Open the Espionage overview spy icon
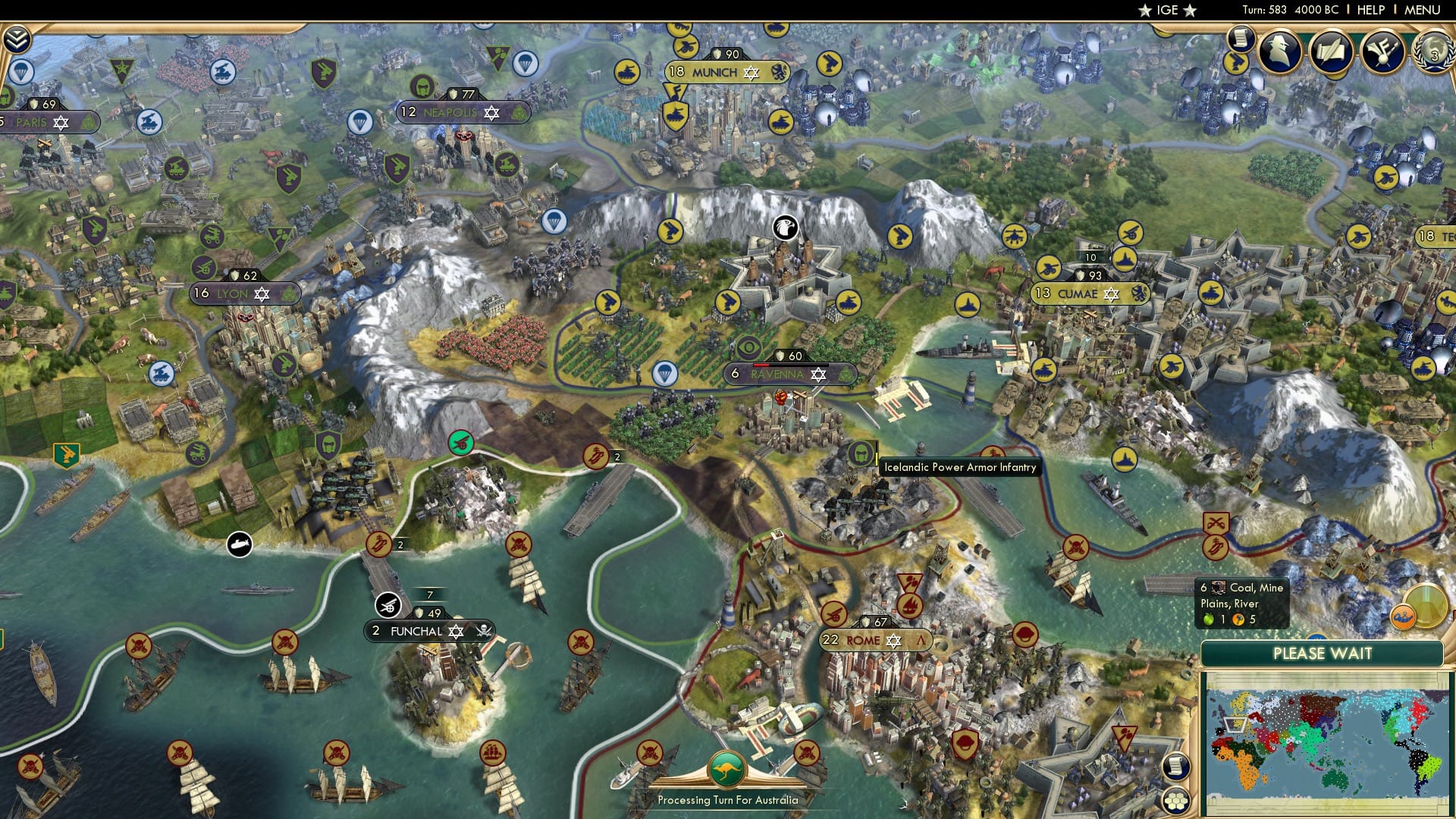This screenshot has width=1456, height=819. click(x=1279, y=52)
